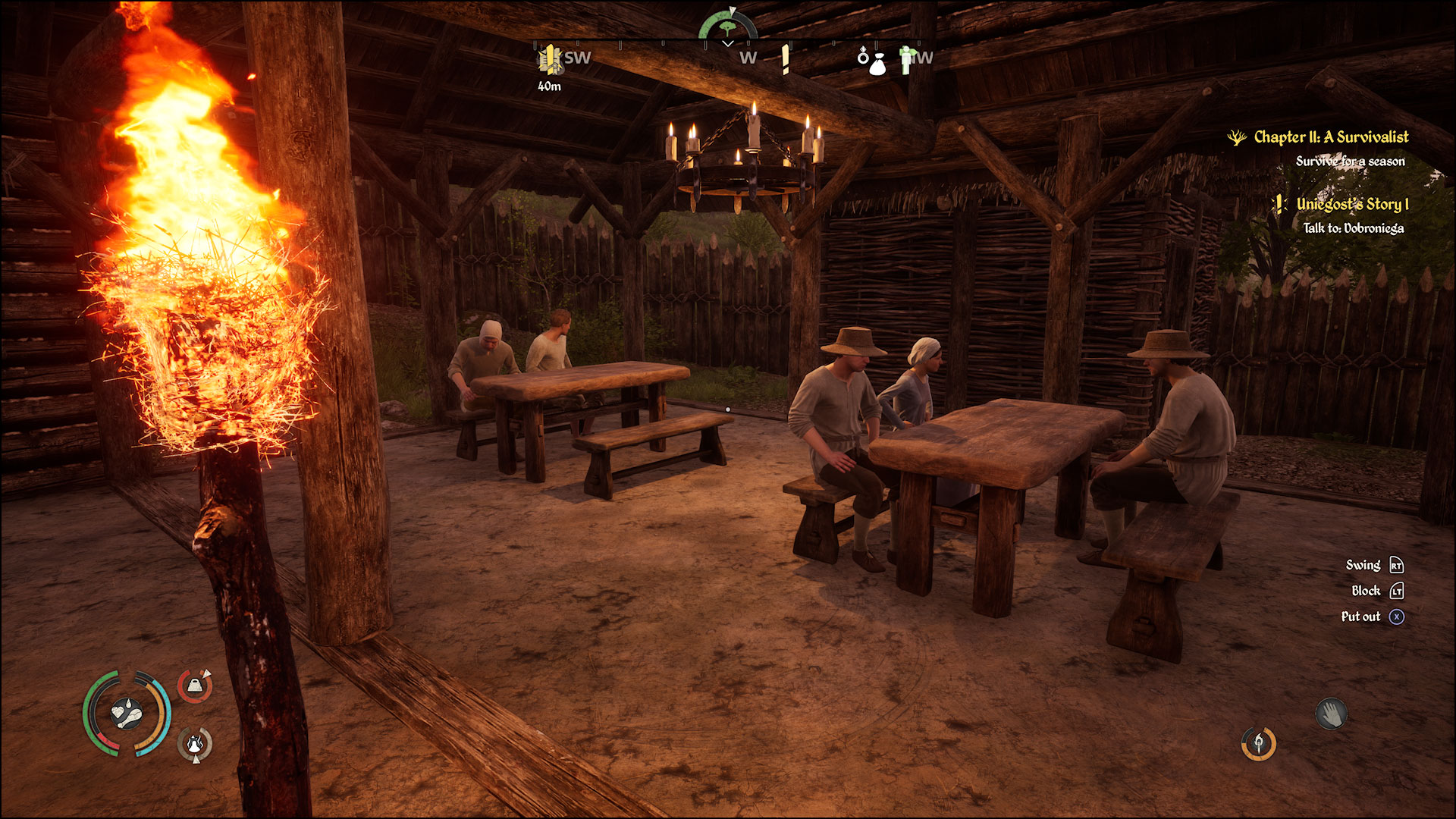Click the open hand slot icon
The image size is (1456, 819).
1331,714
